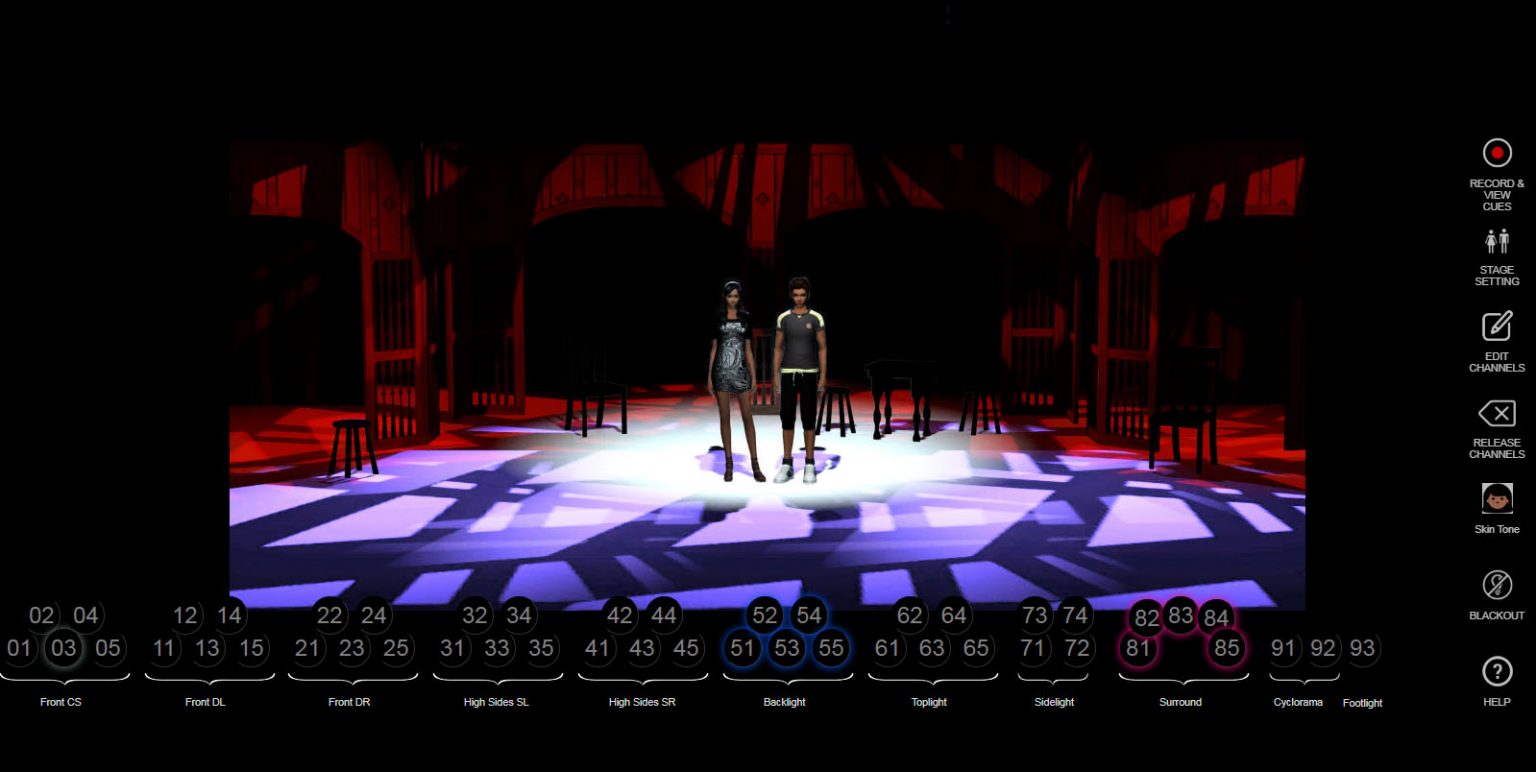
Task: Select channel 21 in Front DR group
Action: pos(307,648)
